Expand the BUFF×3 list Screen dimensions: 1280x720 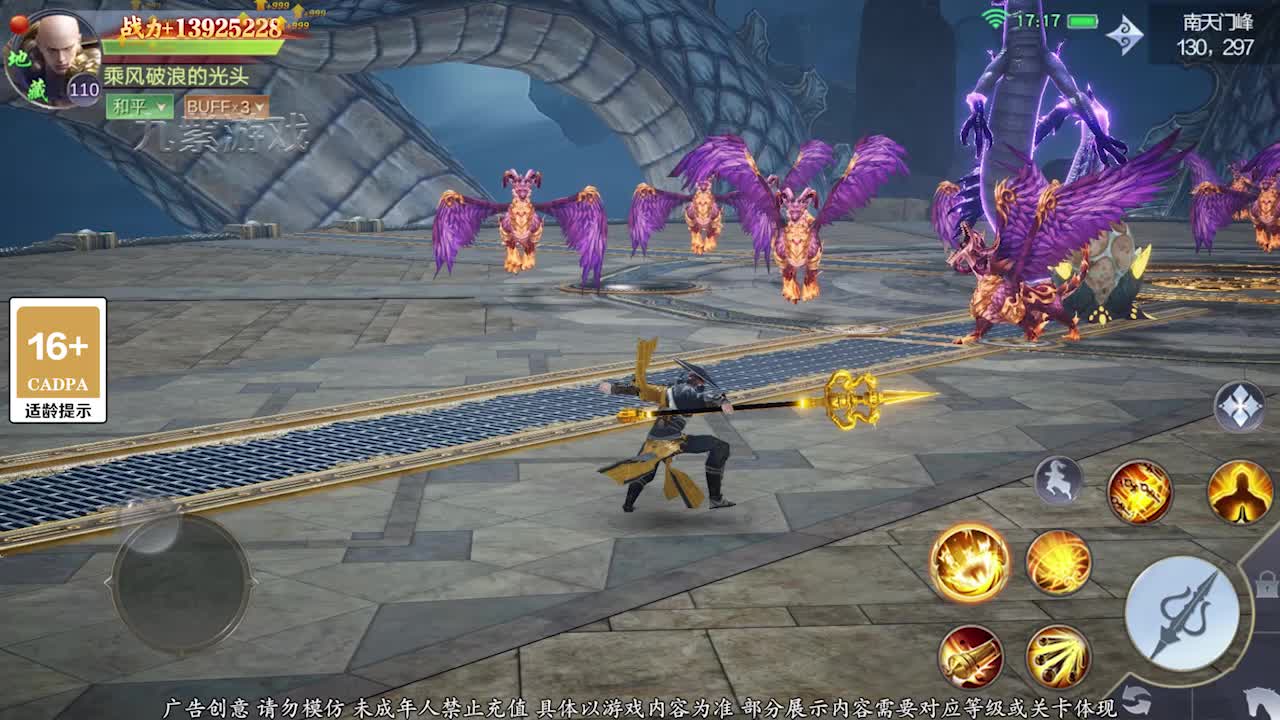[226, 107]
